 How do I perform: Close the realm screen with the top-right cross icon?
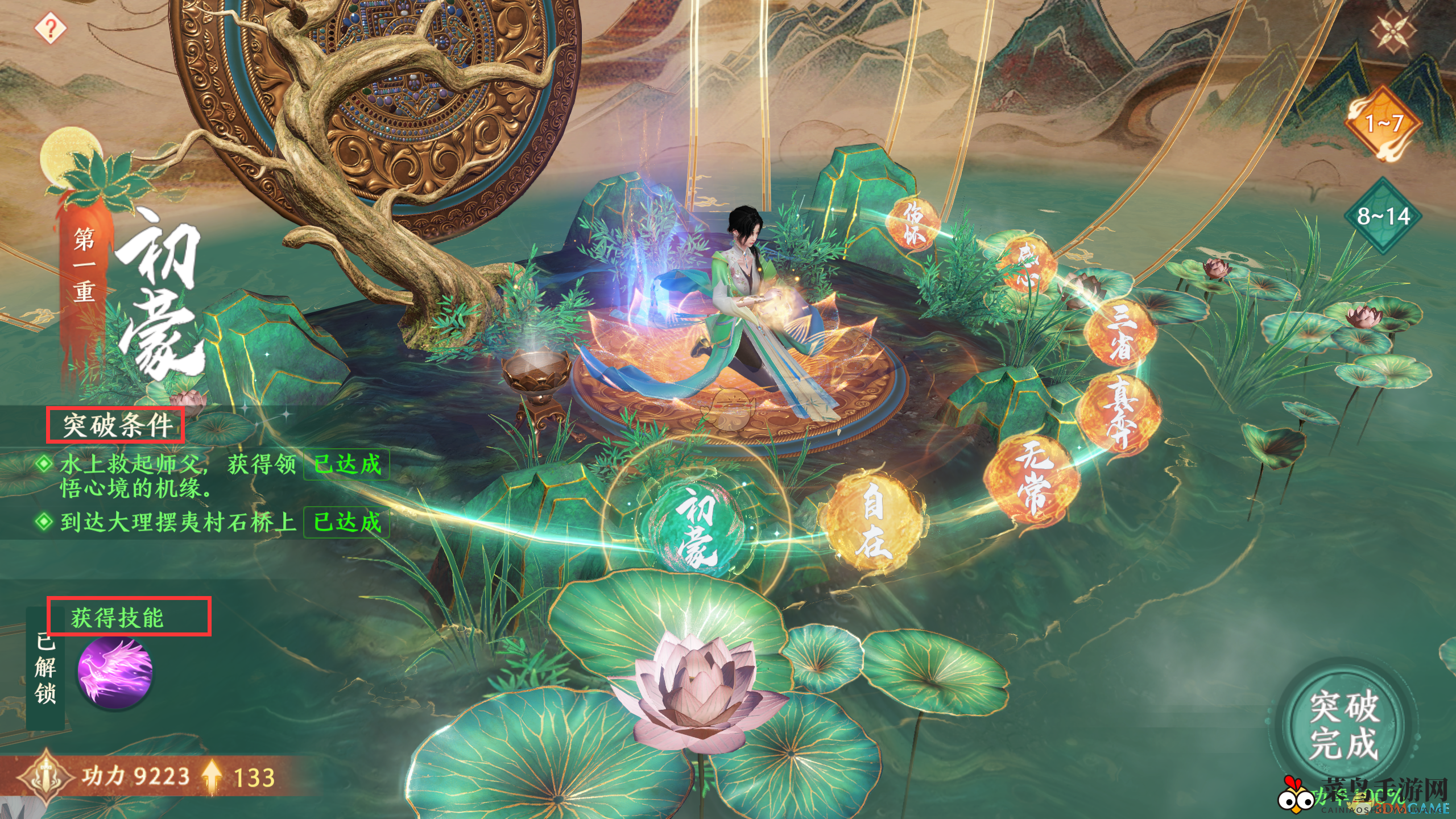click(x=1392, y=31)
